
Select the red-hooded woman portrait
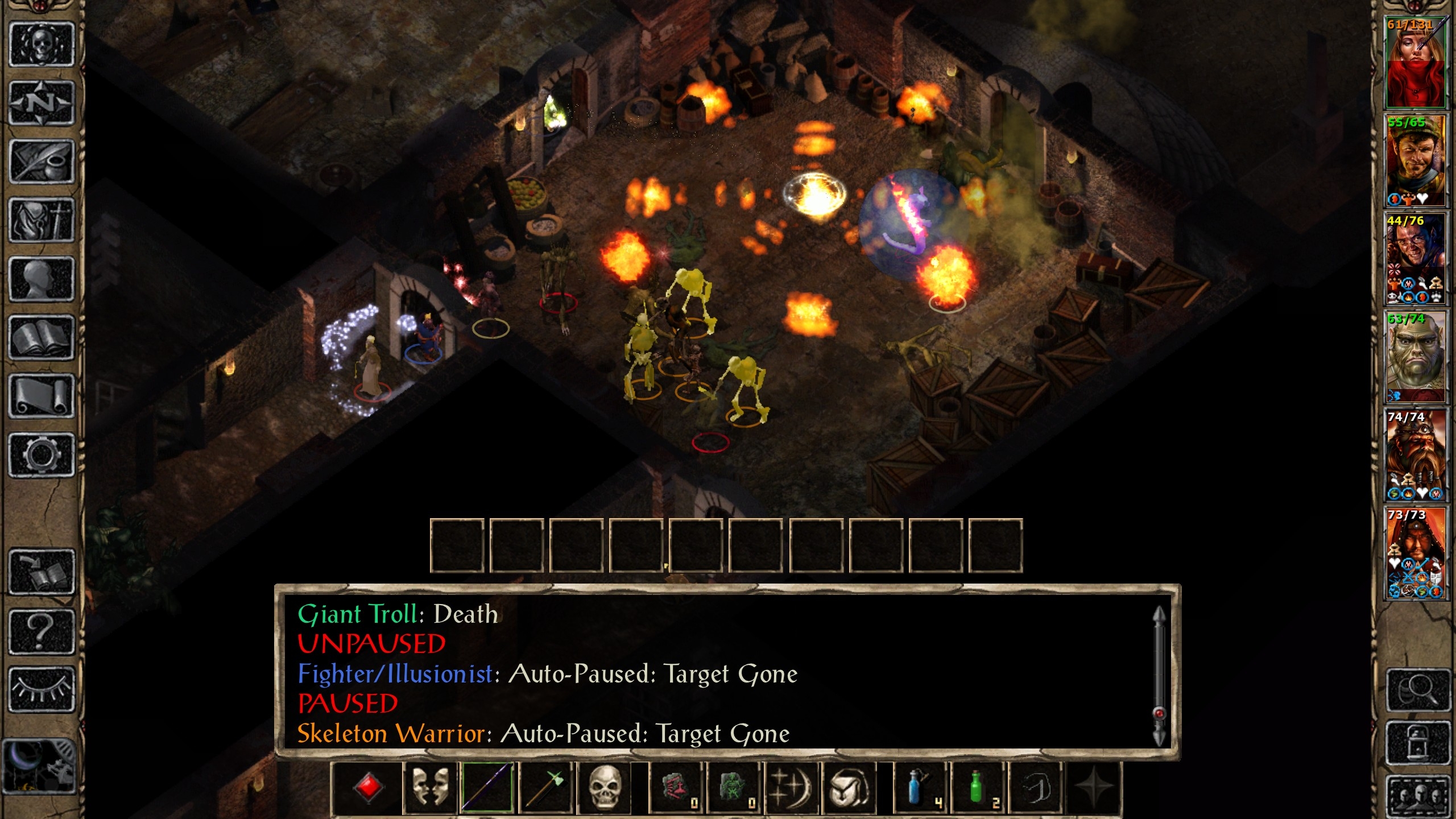(x=1414, y=63)
